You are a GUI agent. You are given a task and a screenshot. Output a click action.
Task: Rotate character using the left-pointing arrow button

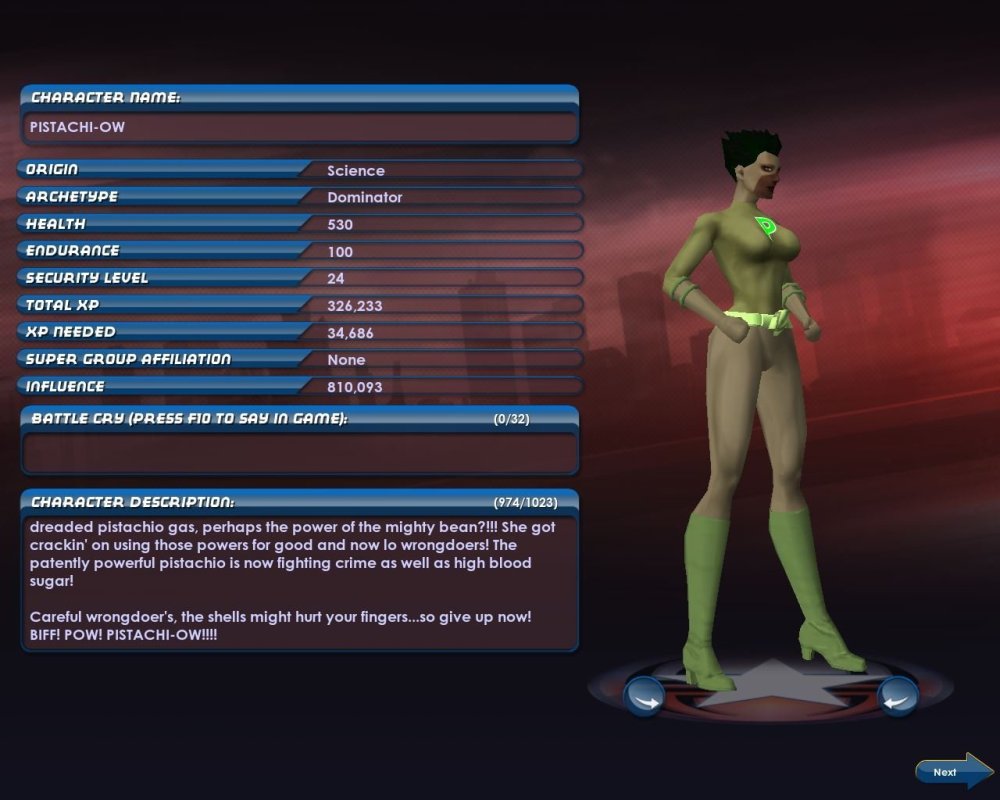tap(897, 696)
